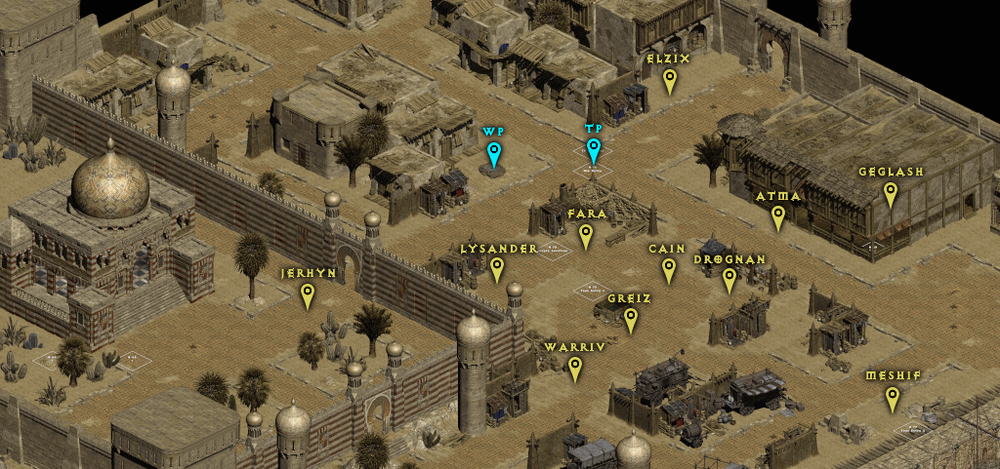Open the Jerhyn map marker
This screenshot has width=1000, height=469.
[308, 294]
